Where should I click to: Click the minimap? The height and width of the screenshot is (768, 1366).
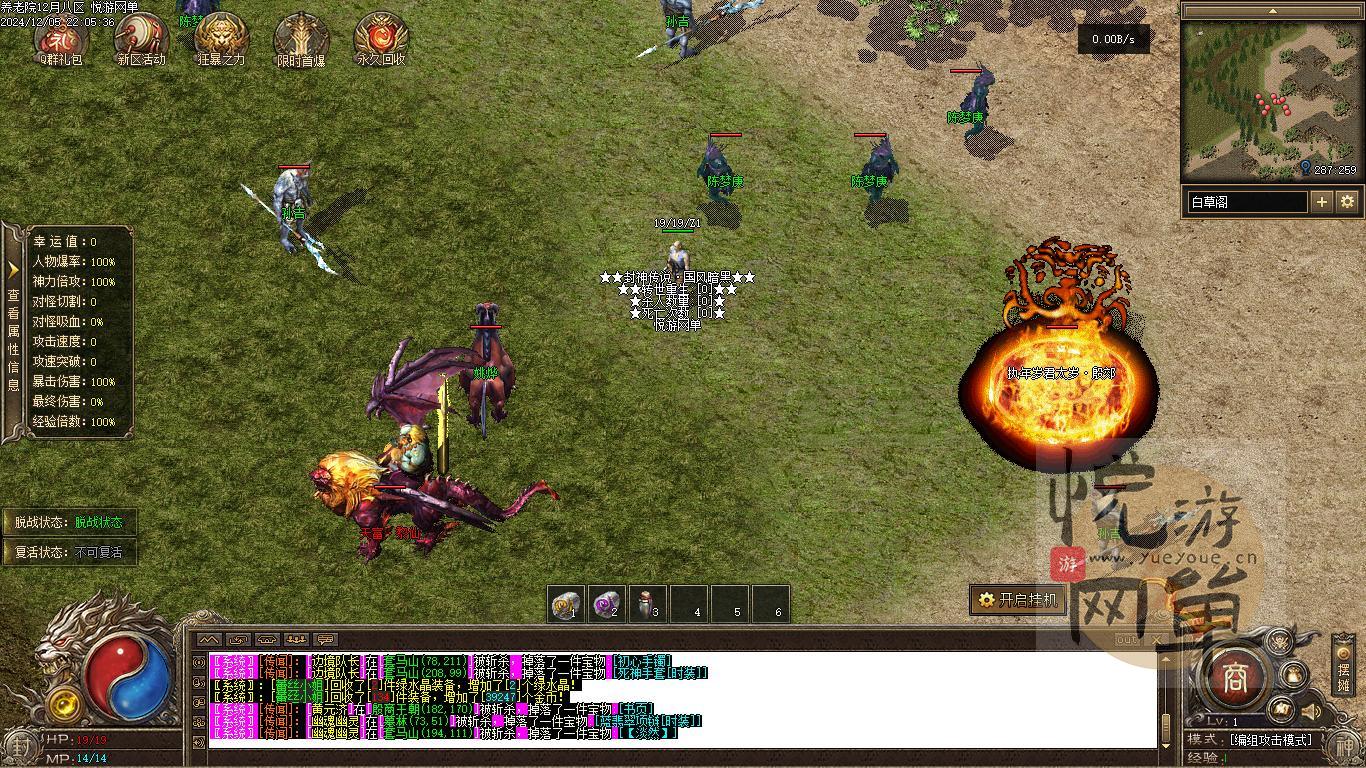pos(1270,98)
